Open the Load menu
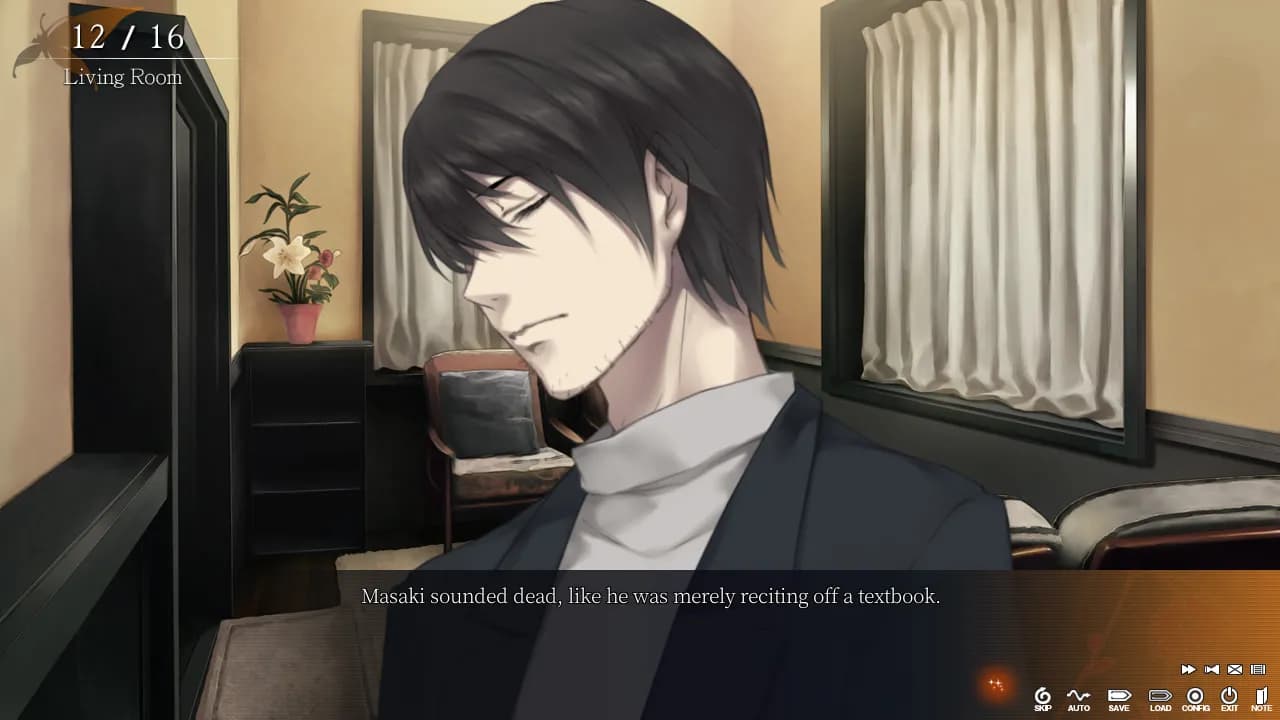 coord(1160,697)
